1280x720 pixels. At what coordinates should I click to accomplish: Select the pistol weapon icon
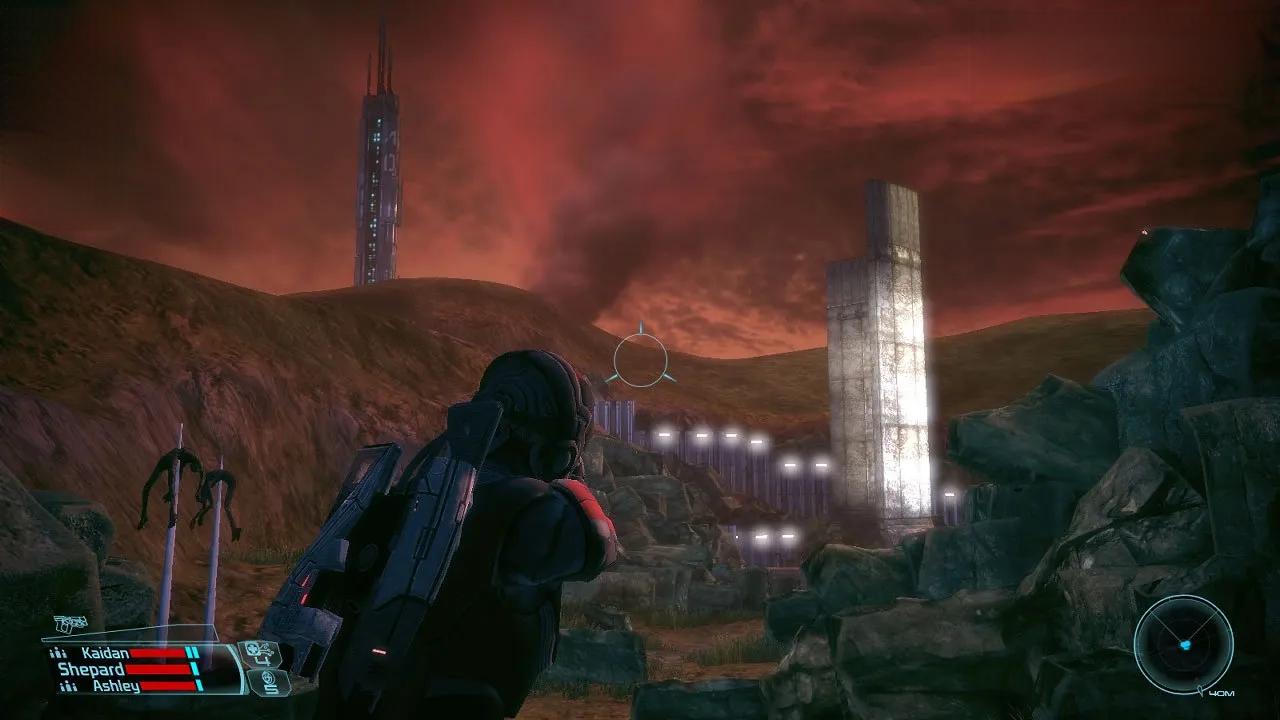(71, 625)
